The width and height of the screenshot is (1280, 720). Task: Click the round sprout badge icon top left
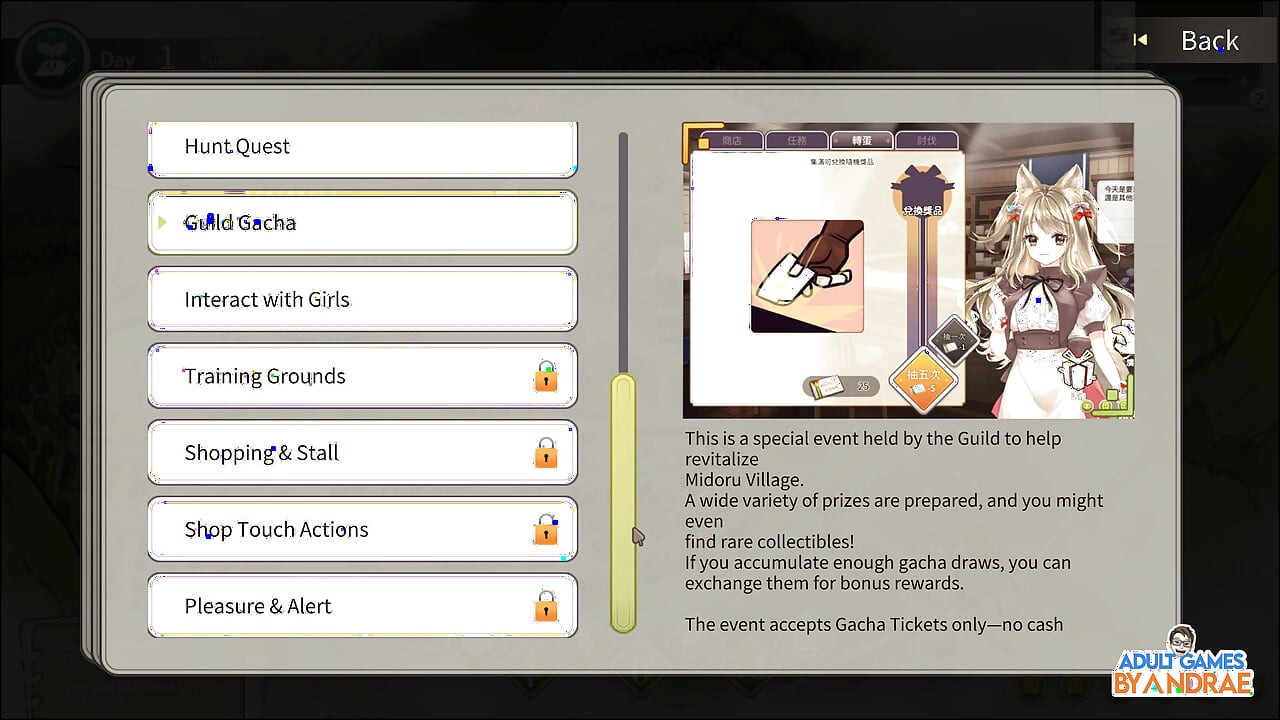52,50
